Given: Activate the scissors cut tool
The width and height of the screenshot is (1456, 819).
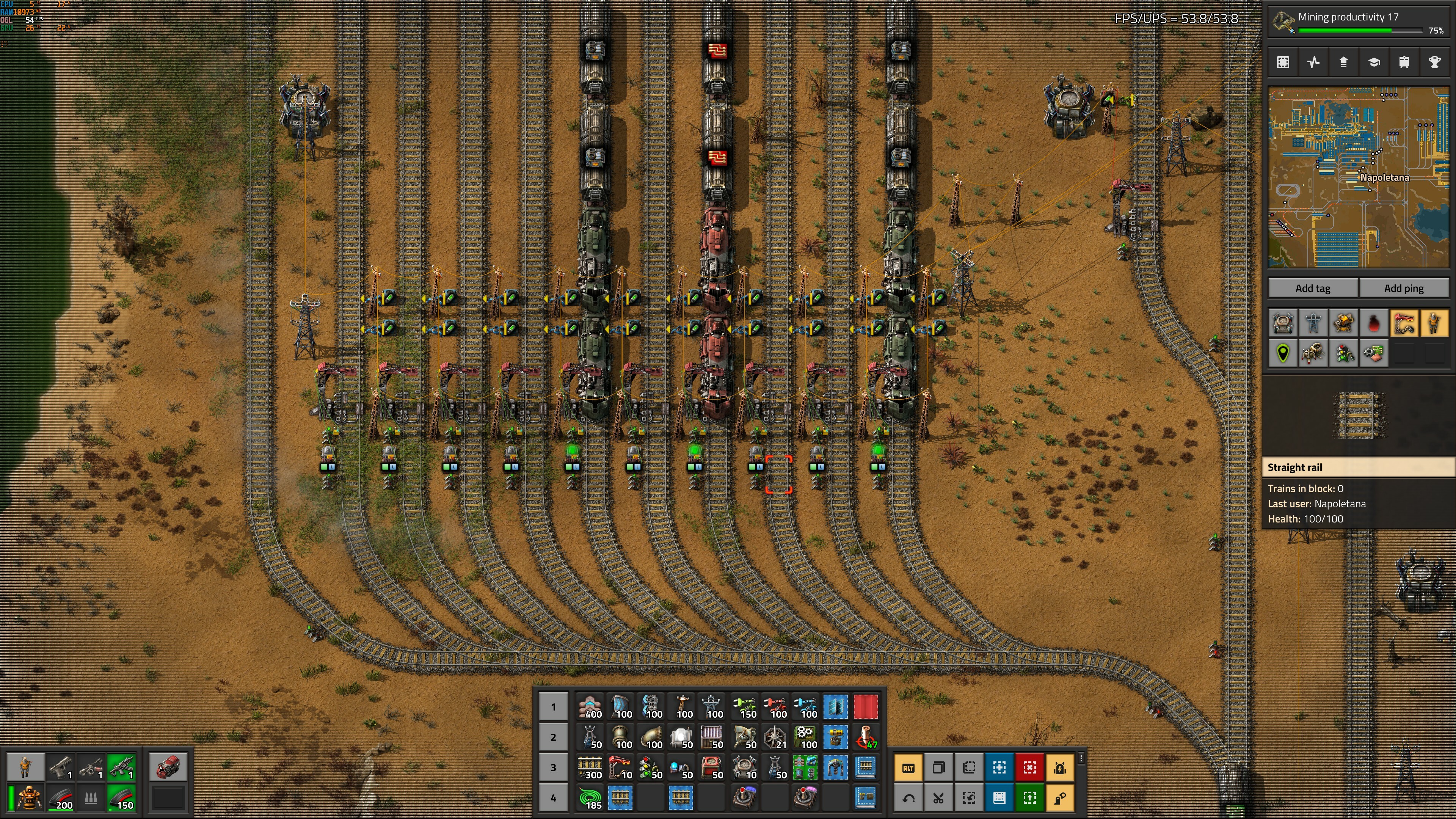Looking at the screenshot, I should tap(938, 797).
